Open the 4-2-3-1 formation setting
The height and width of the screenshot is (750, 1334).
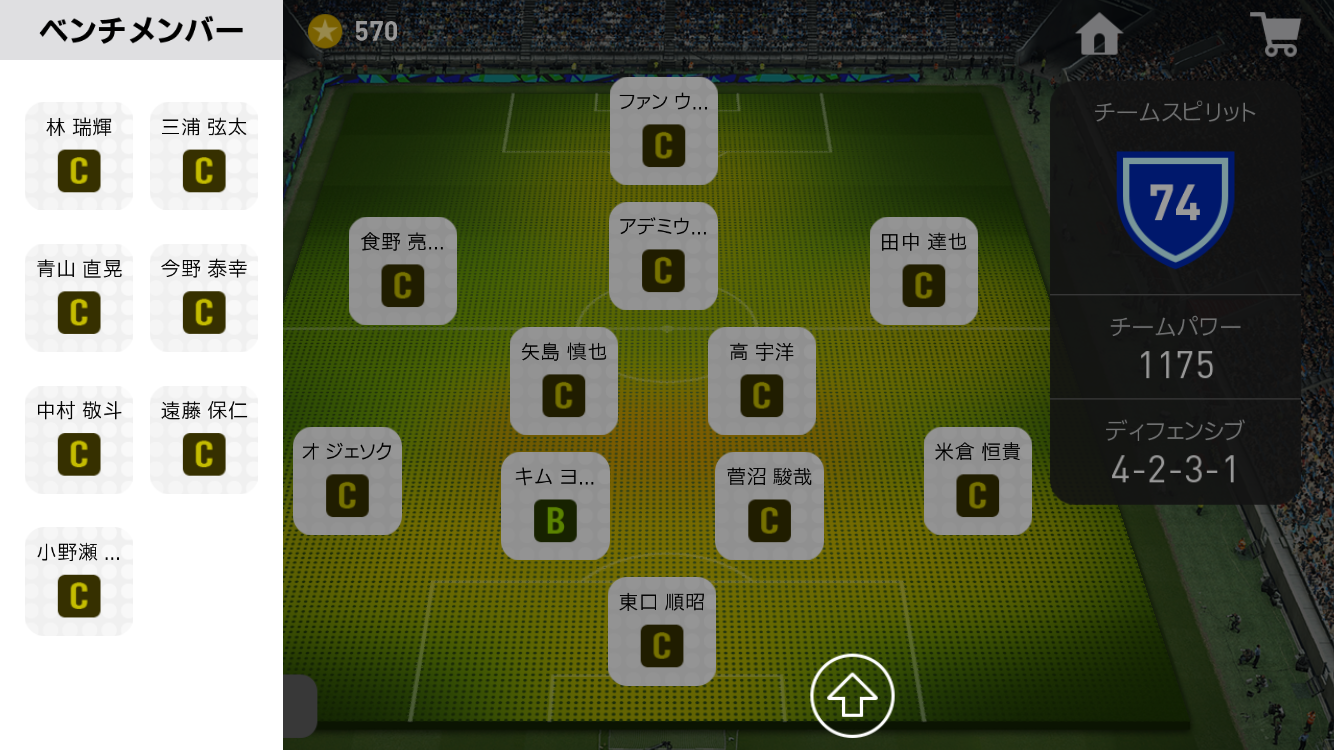1174,452
